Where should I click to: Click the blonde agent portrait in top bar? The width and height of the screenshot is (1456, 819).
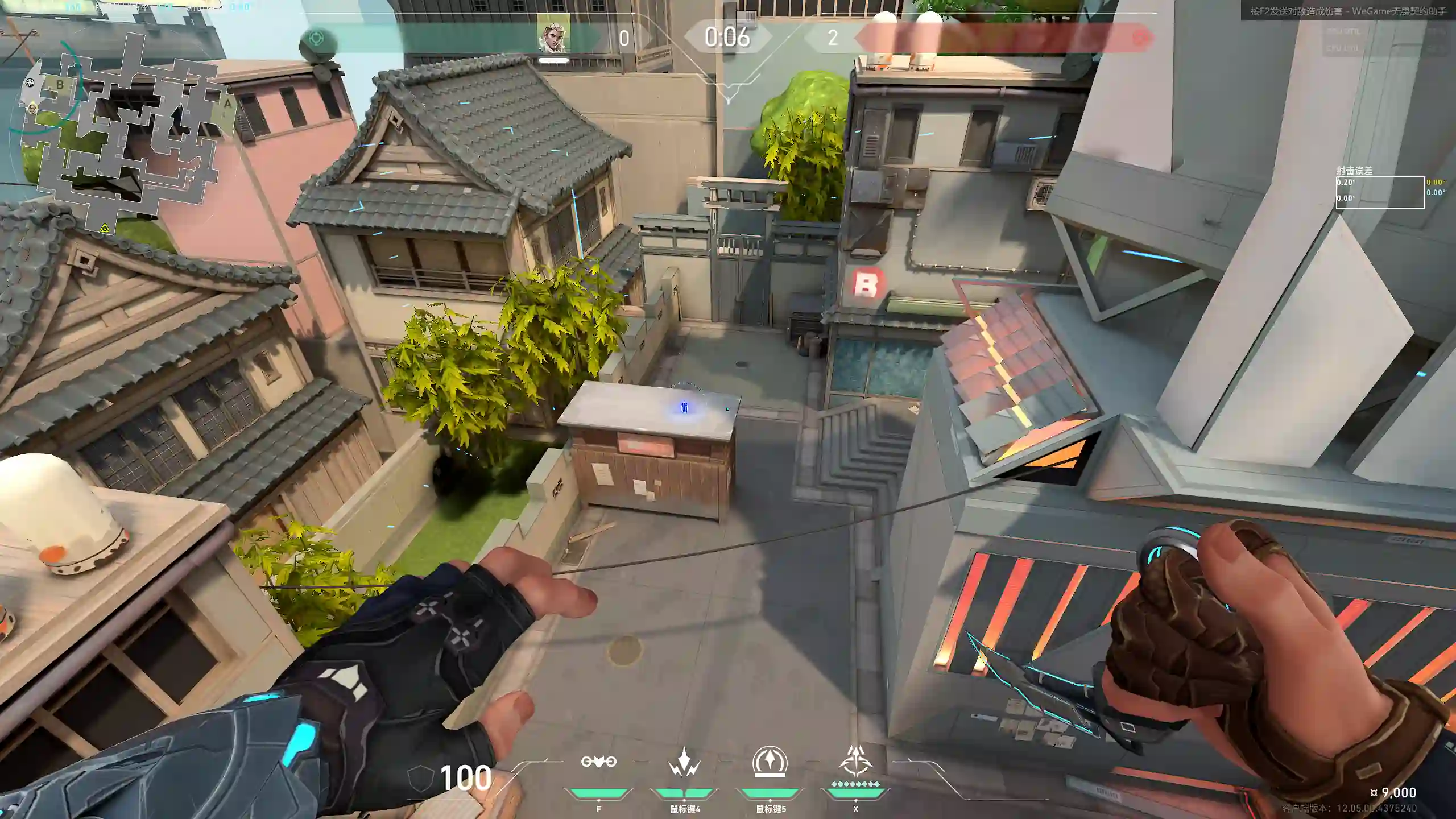(553, 38)
